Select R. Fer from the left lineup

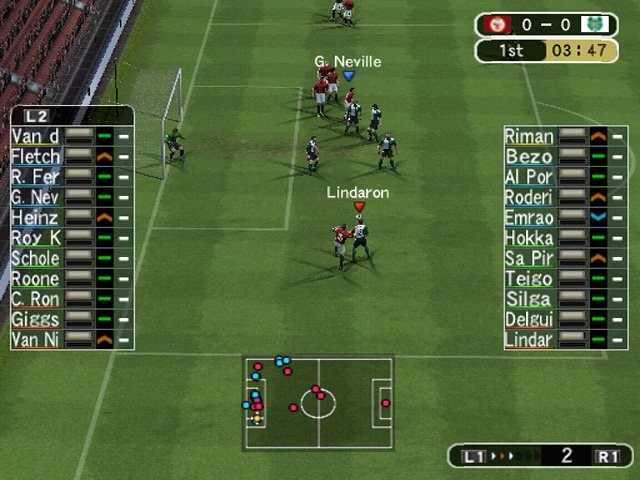[x=36, y=177]
